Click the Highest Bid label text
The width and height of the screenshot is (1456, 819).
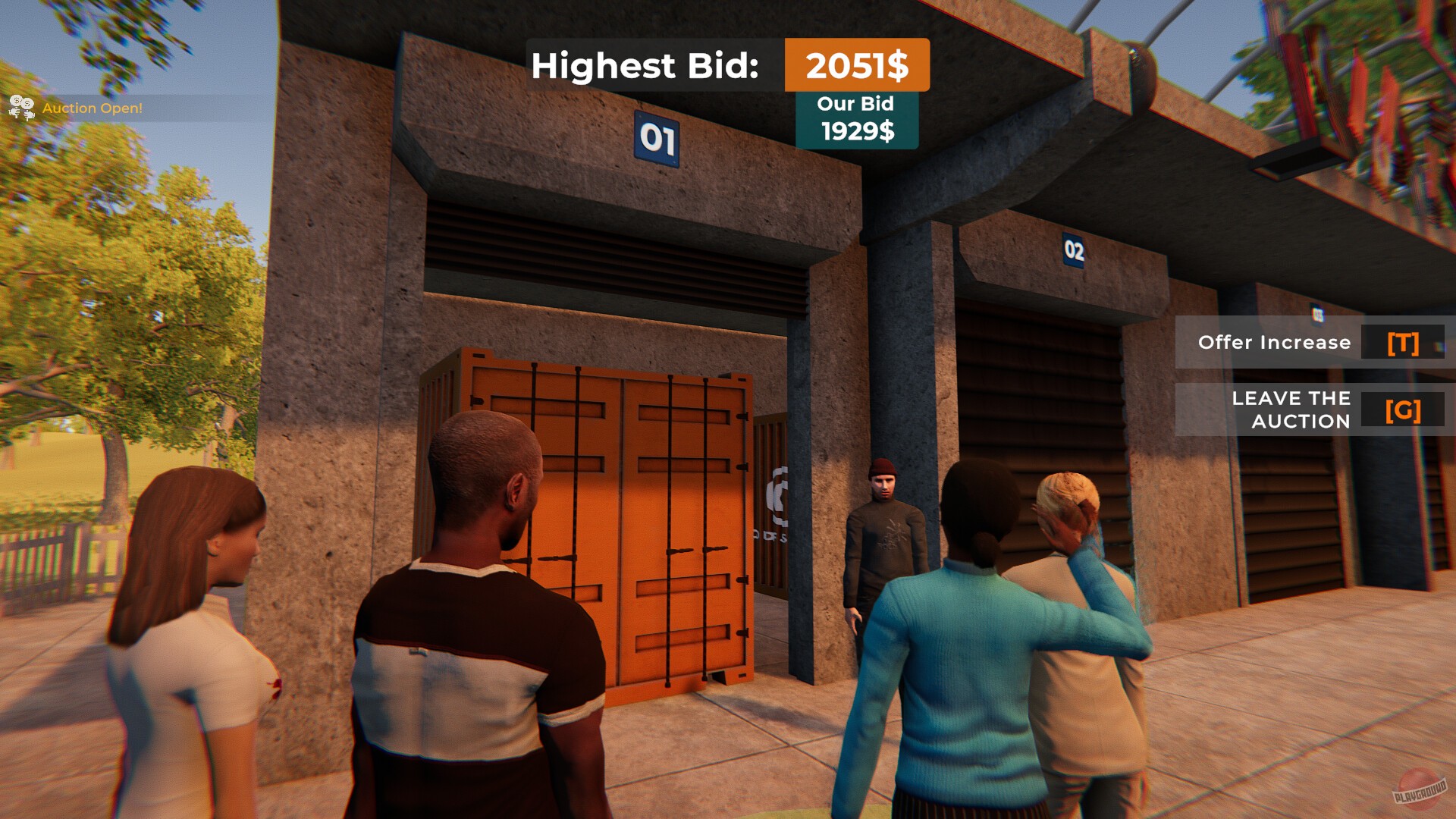(646, 66)
